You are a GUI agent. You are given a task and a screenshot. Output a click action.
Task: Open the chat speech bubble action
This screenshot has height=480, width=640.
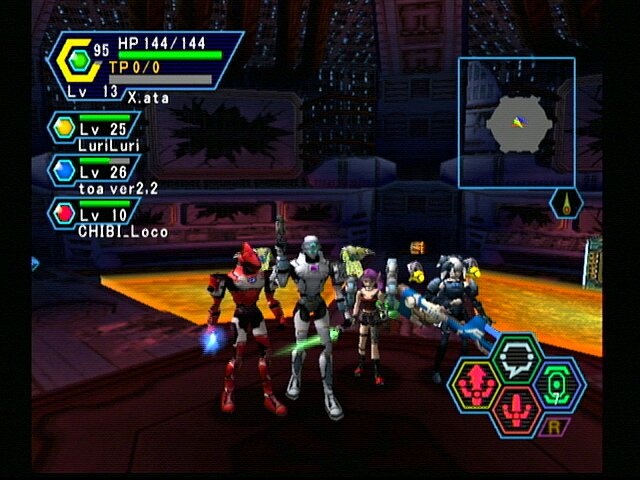515,355
